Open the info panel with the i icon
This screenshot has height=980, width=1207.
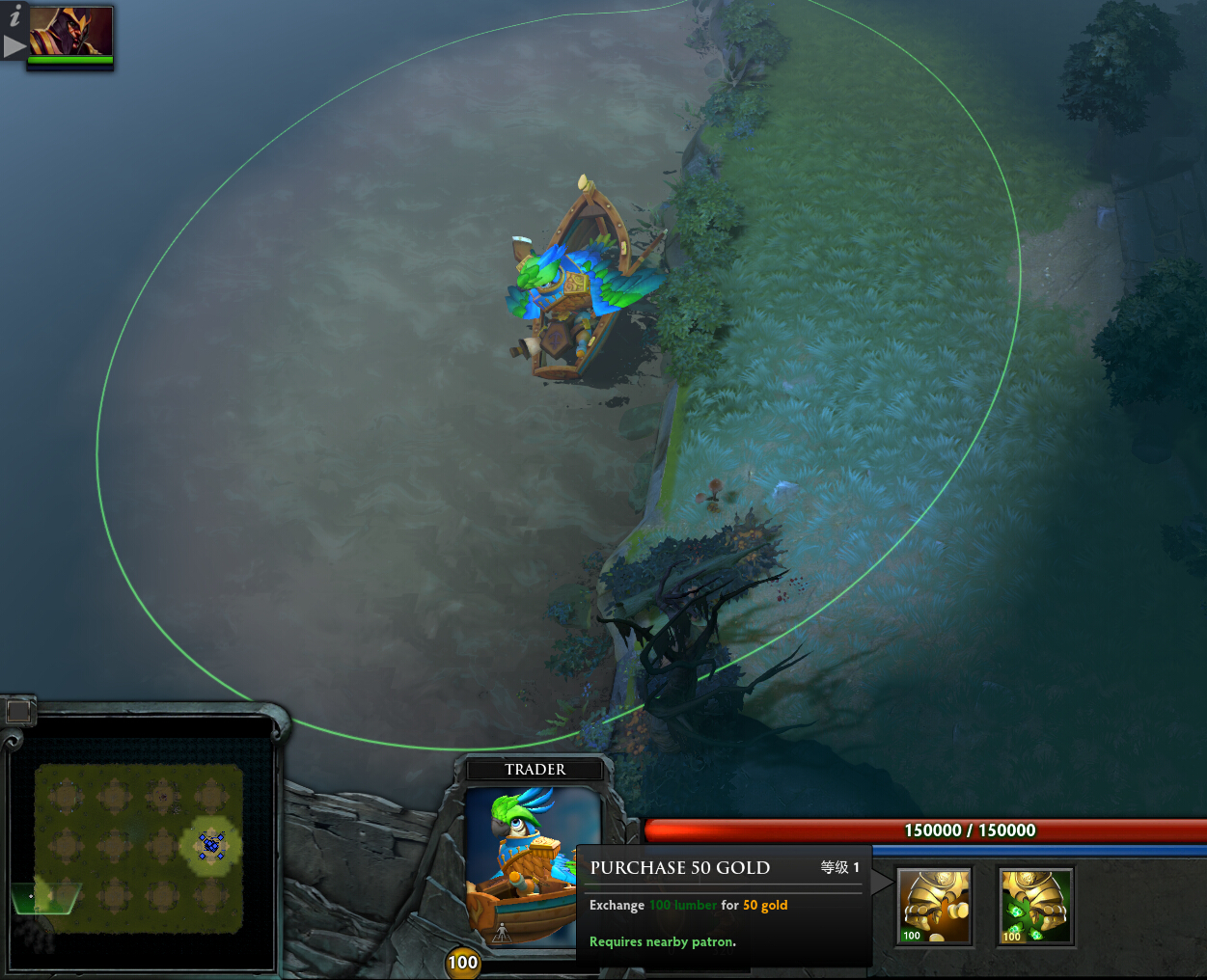pos(14,15)
